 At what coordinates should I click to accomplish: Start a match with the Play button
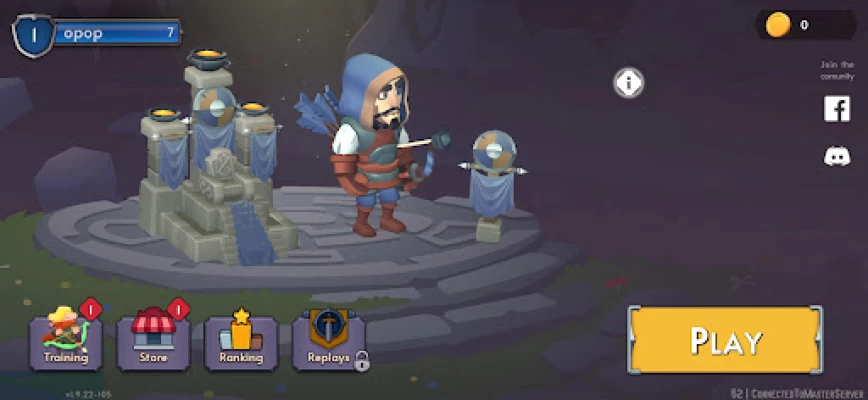(x=725, y=340)
